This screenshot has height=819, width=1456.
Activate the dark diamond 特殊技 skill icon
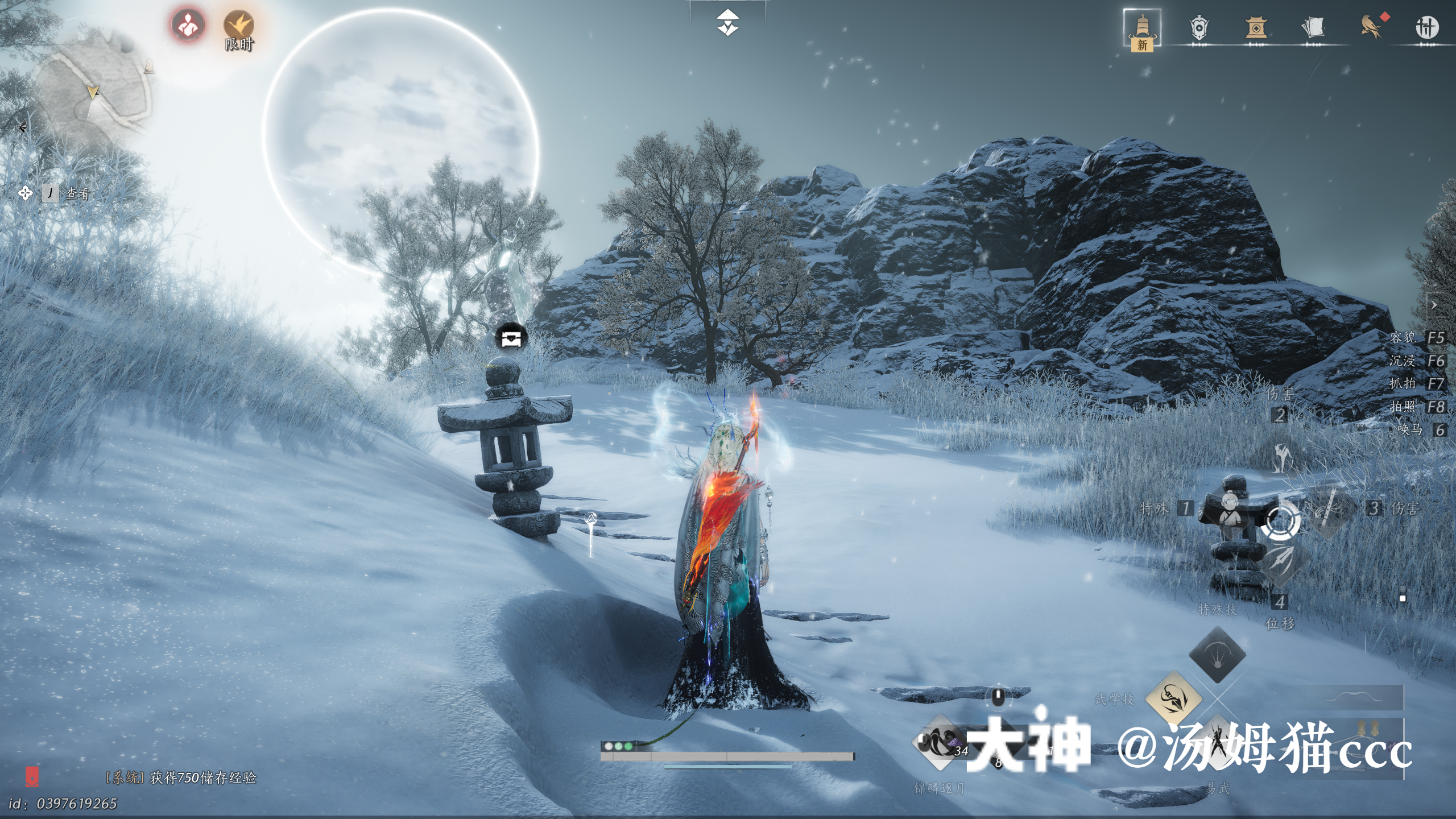tap(1217, 655)
